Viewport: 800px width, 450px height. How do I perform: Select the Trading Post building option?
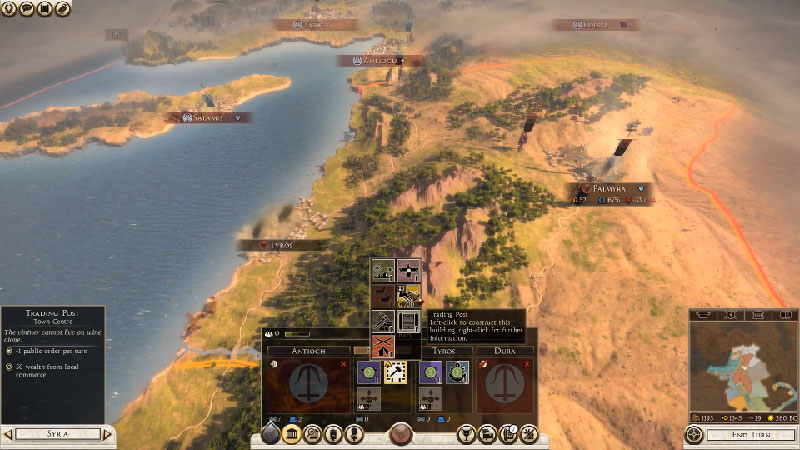[408, 296]
